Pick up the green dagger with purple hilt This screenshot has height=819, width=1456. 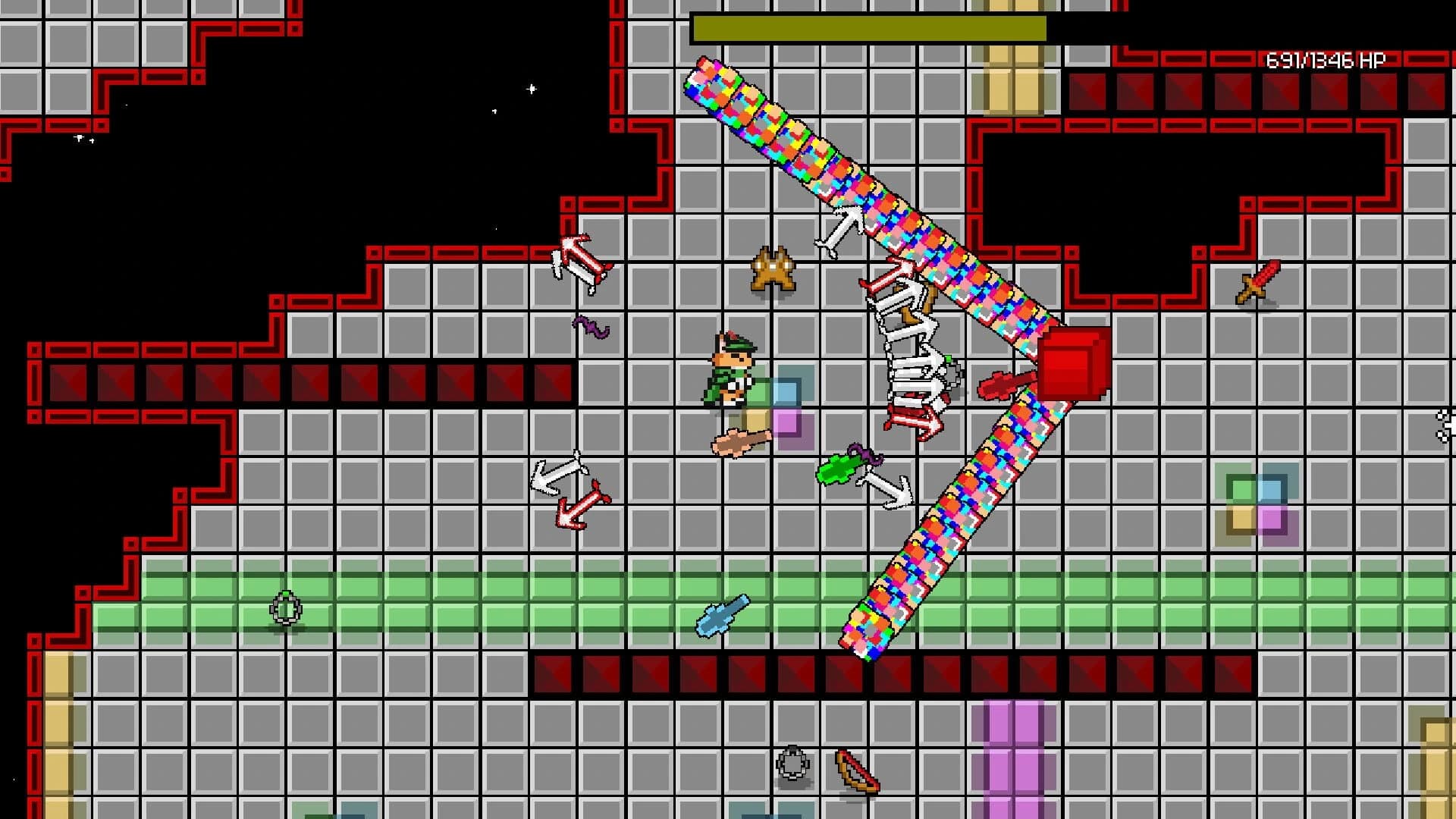pos(842,466)
